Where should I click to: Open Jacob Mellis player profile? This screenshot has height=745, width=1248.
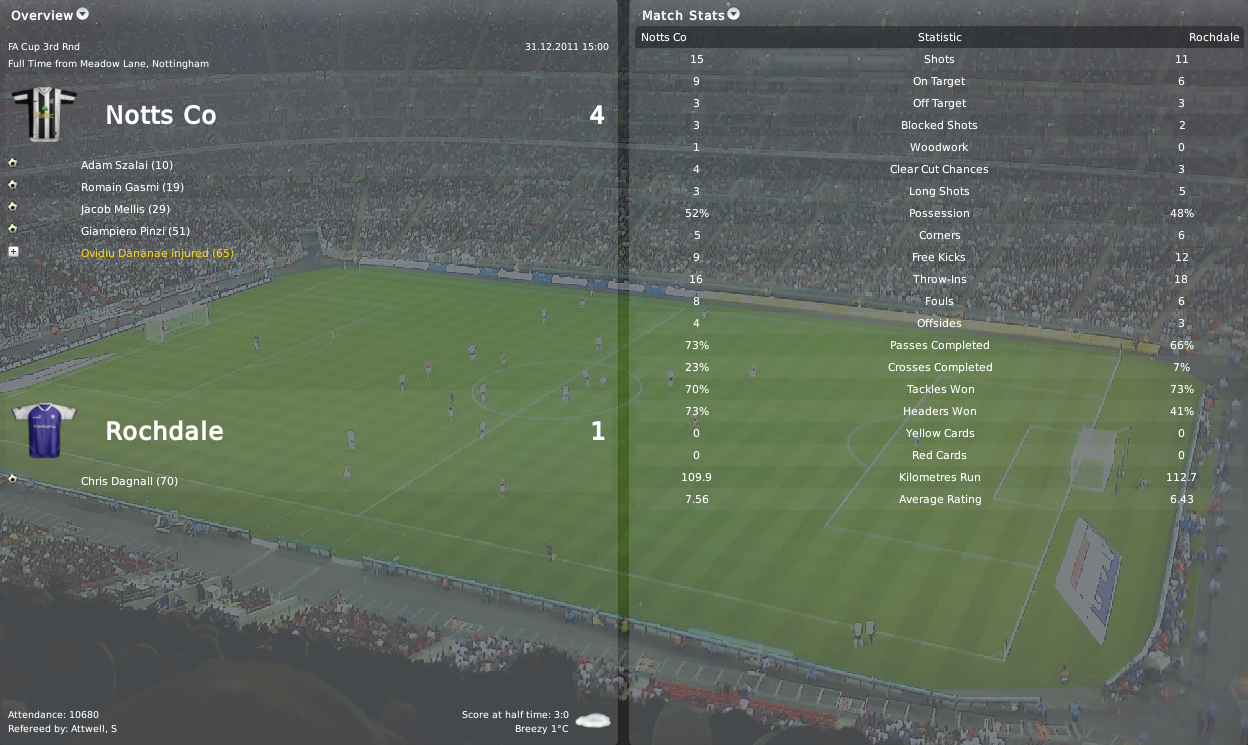tap(125, 209)
